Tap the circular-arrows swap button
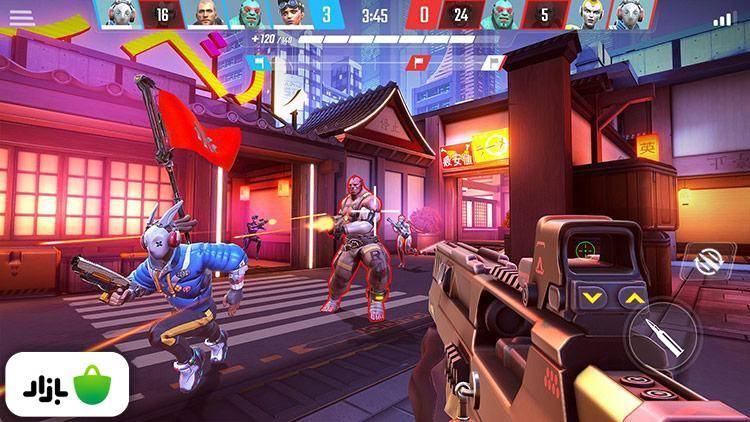Image resolution: width=750 pixels, height=422 pixels. click(709, 262)
